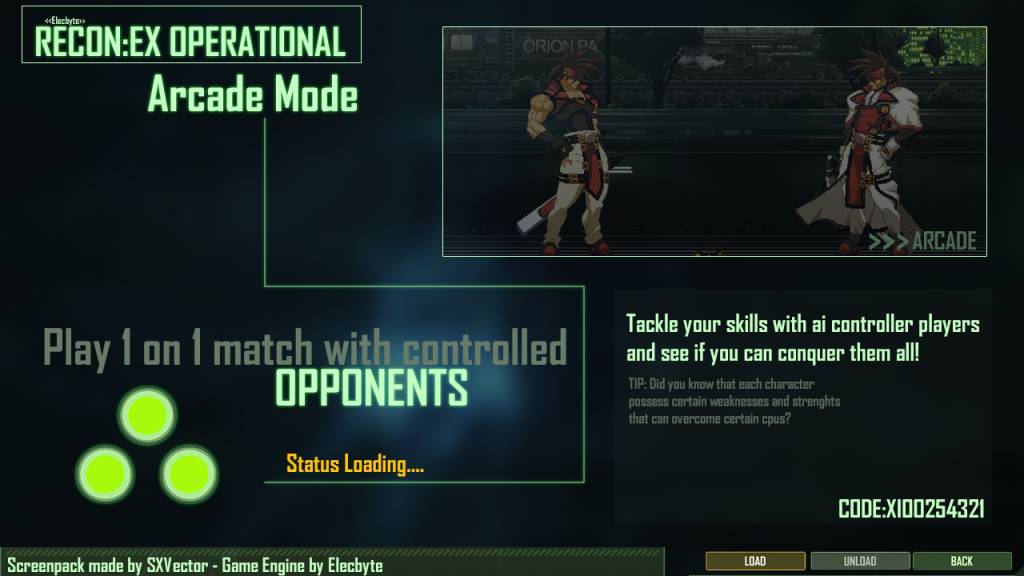Image resolution: width=1024 pixels, height=576 pixels.
Task: Click the LOAD button
Action: (x=755, y=561)
